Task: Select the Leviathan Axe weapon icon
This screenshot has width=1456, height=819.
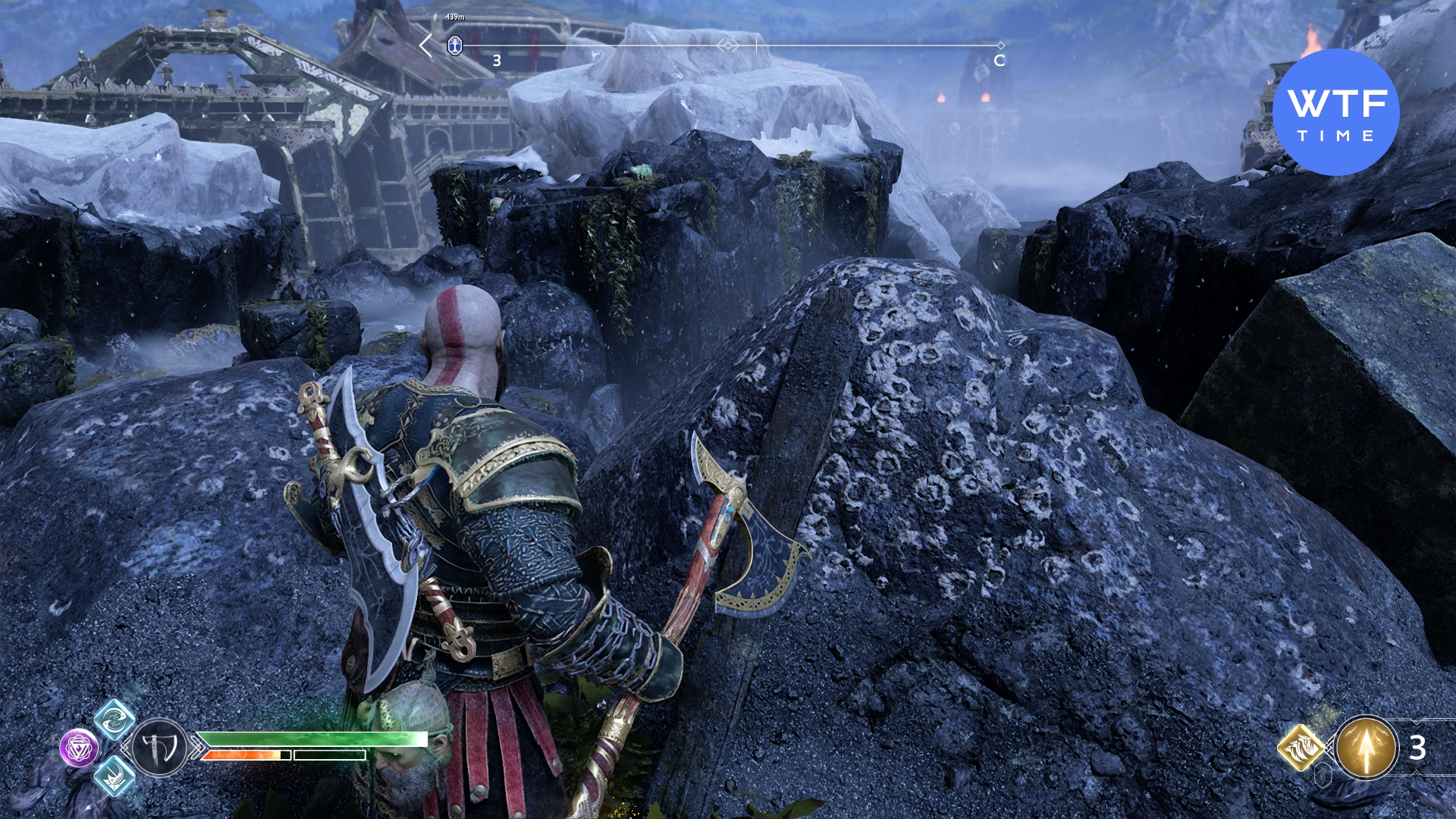Action: tap(159, 748)
